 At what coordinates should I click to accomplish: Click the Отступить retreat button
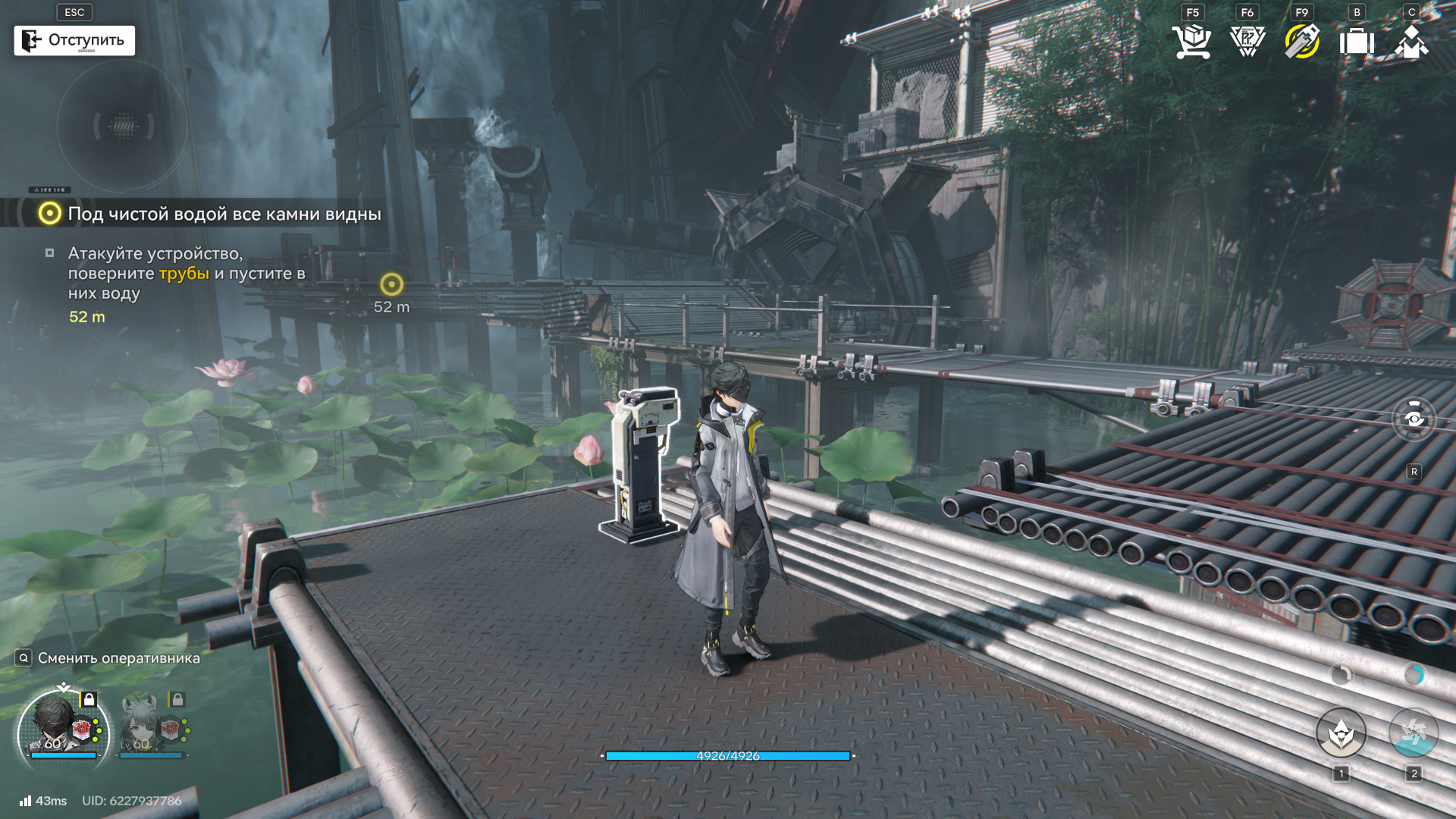[74, 40]
